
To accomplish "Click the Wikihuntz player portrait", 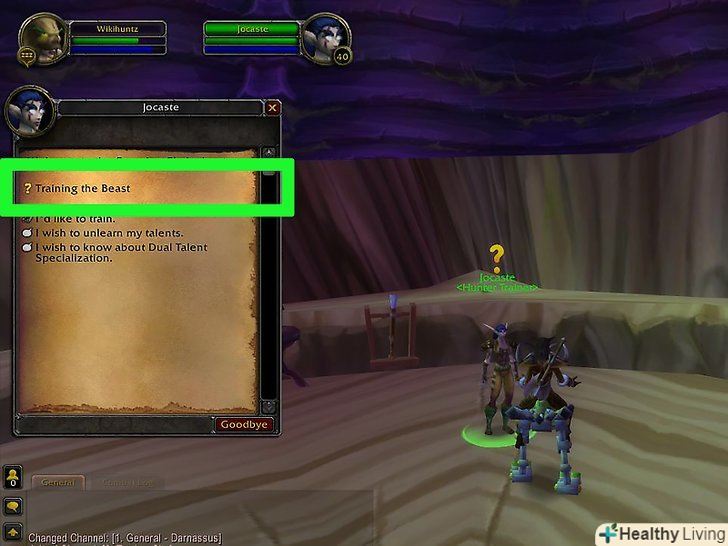I will coord(42,38).
